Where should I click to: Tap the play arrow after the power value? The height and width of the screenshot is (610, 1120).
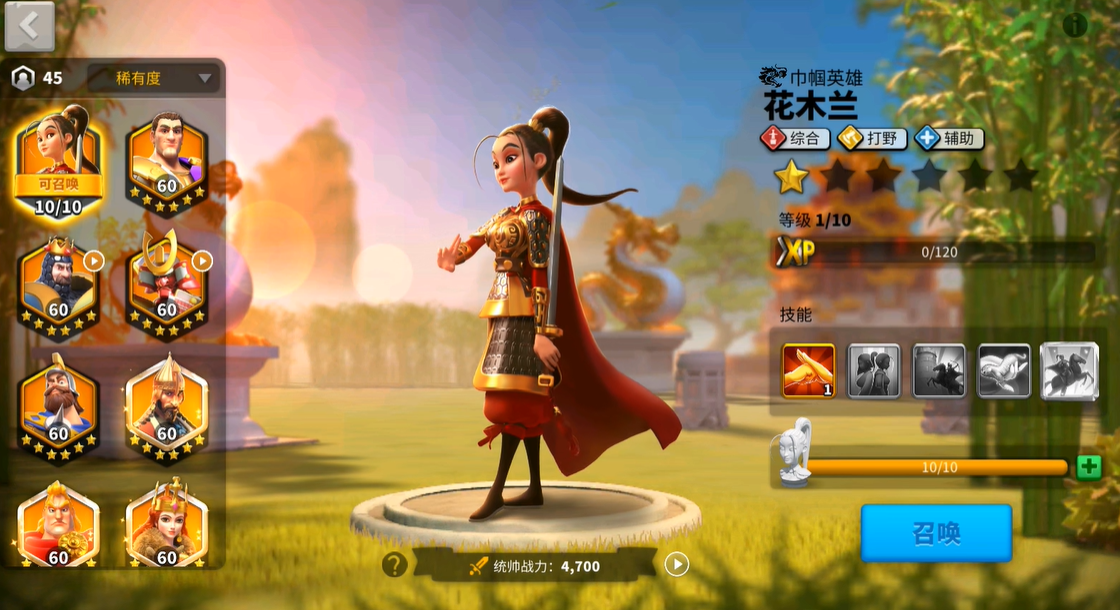(x=677, y=565)
